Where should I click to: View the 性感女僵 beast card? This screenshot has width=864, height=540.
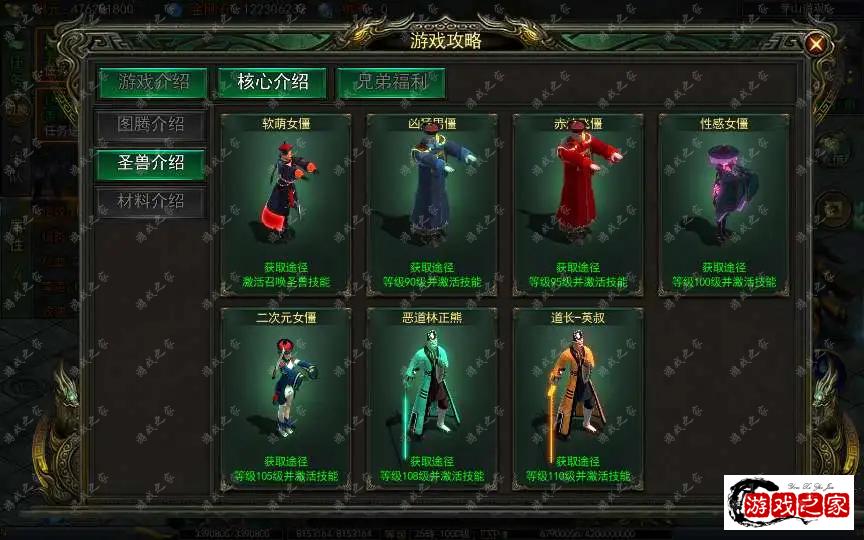pos(724,203)
